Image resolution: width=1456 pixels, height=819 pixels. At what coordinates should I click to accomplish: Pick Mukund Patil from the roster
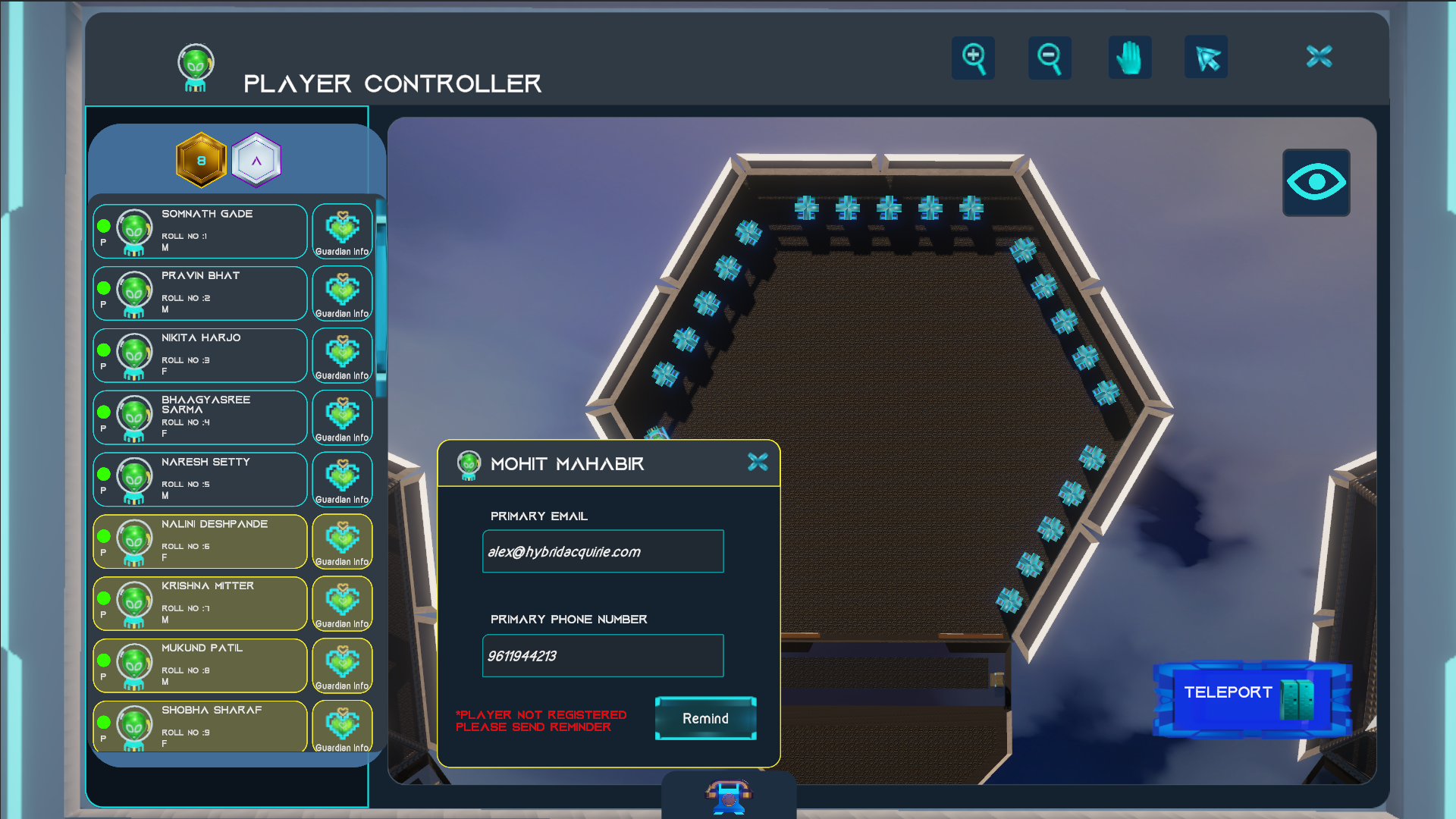[200, 665]
